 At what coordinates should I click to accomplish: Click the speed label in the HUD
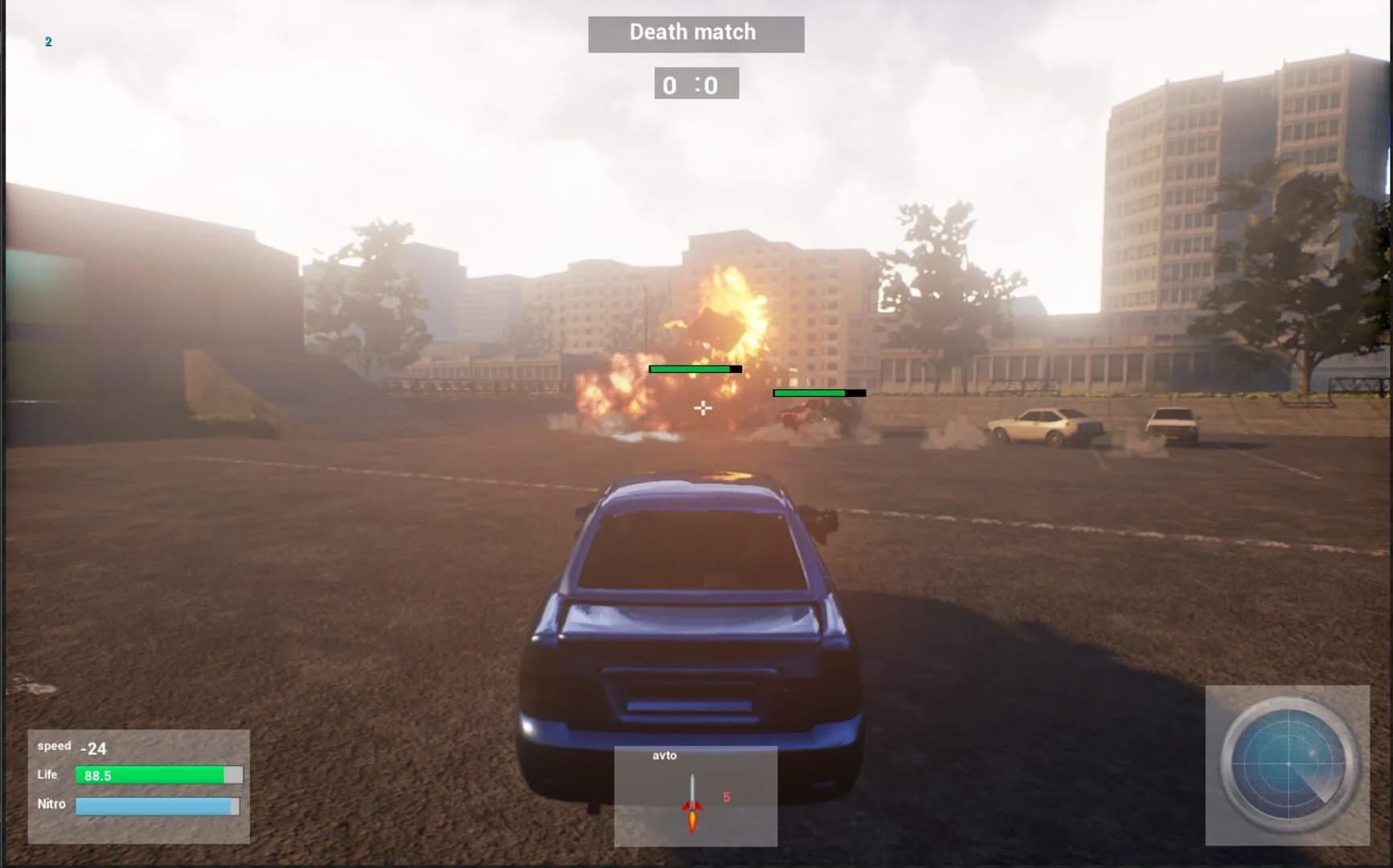click(54, 745)
